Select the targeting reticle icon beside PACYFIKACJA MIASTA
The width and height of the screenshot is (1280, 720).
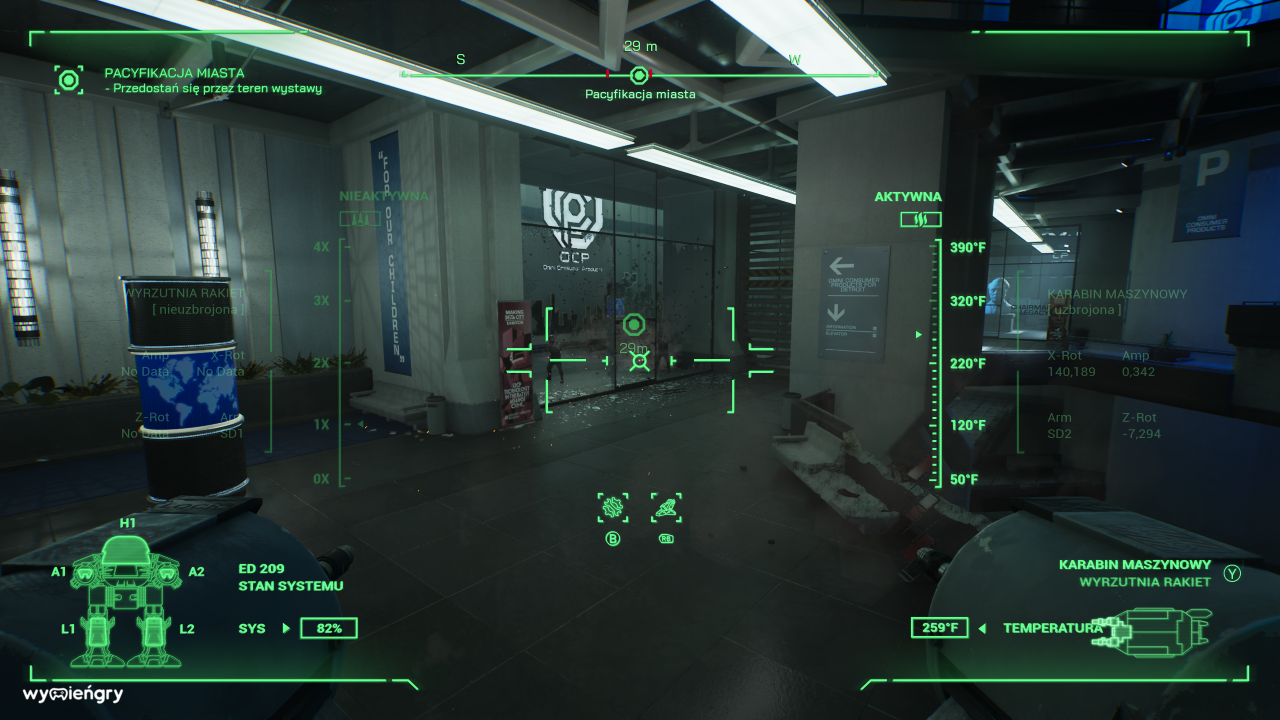coord(68,80)
